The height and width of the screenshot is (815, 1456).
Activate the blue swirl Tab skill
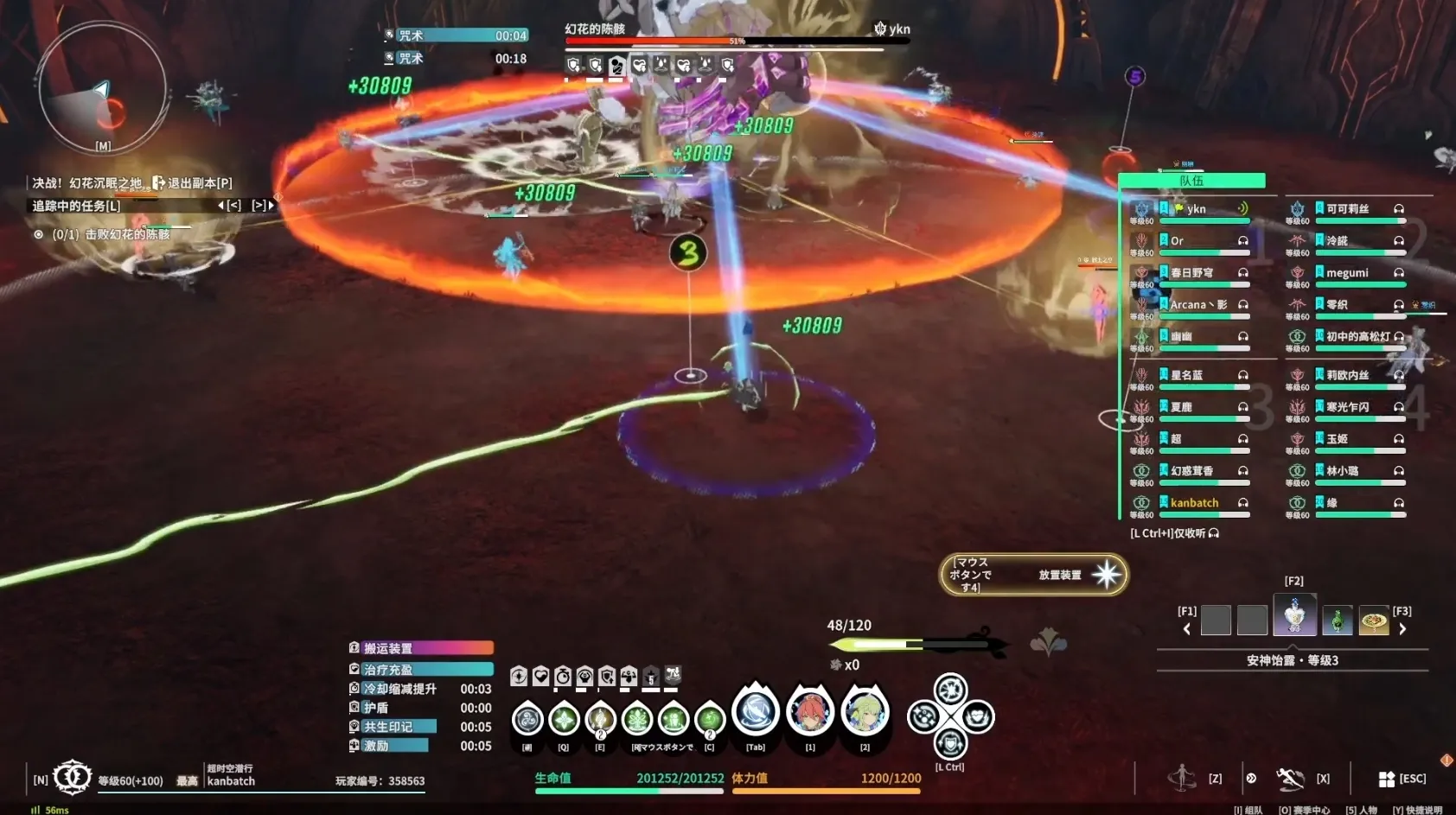756,712
